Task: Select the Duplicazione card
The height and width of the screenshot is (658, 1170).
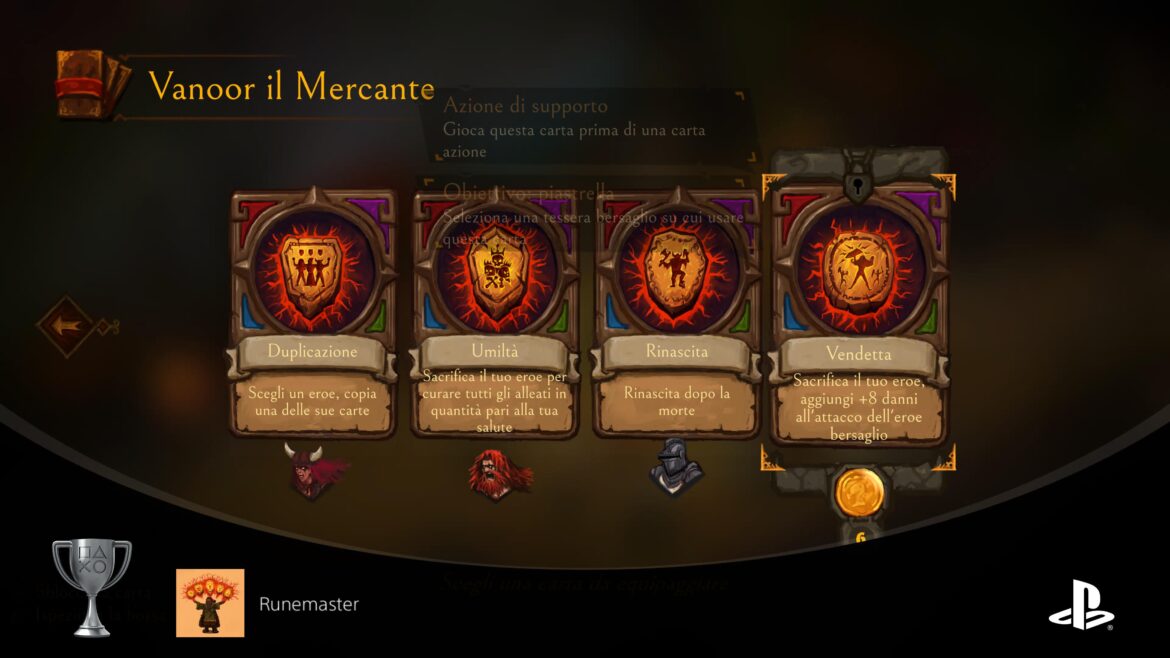Action: [312, 312]
